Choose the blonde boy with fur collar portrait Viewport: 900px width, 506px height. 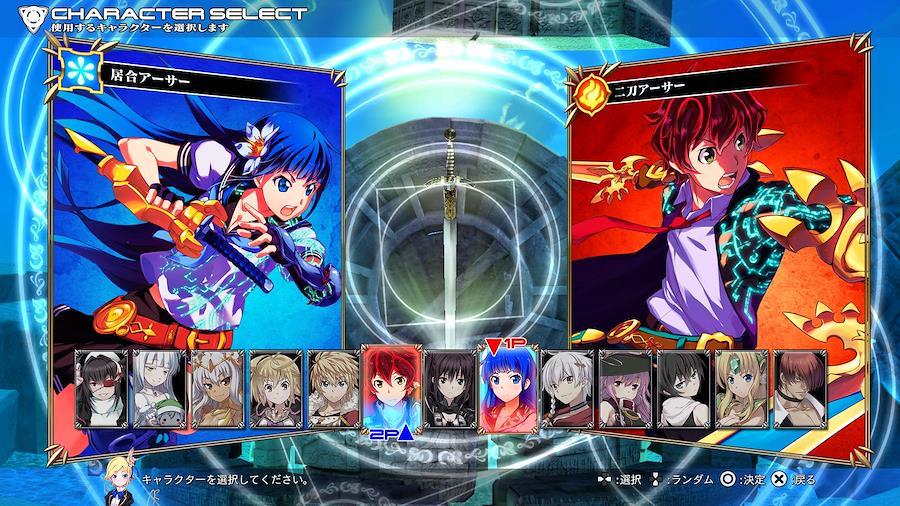[x=334, y=389]
